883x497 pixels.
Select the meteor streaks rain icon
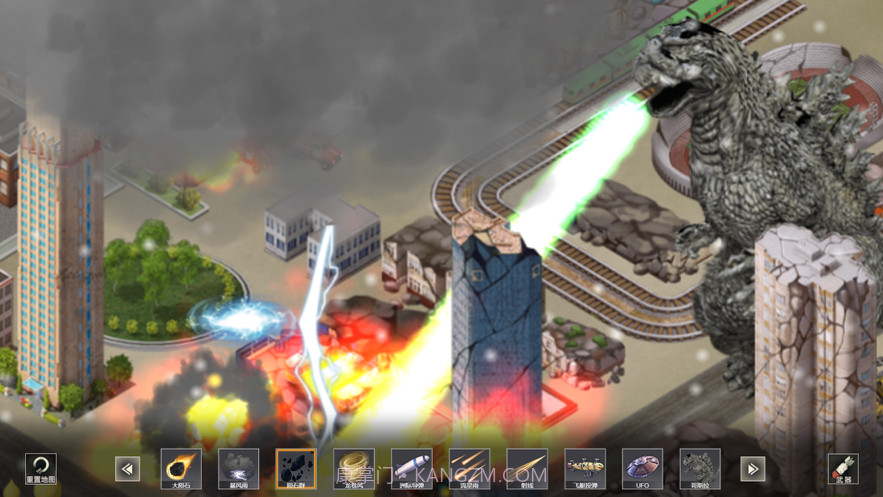tap(470, 468)
